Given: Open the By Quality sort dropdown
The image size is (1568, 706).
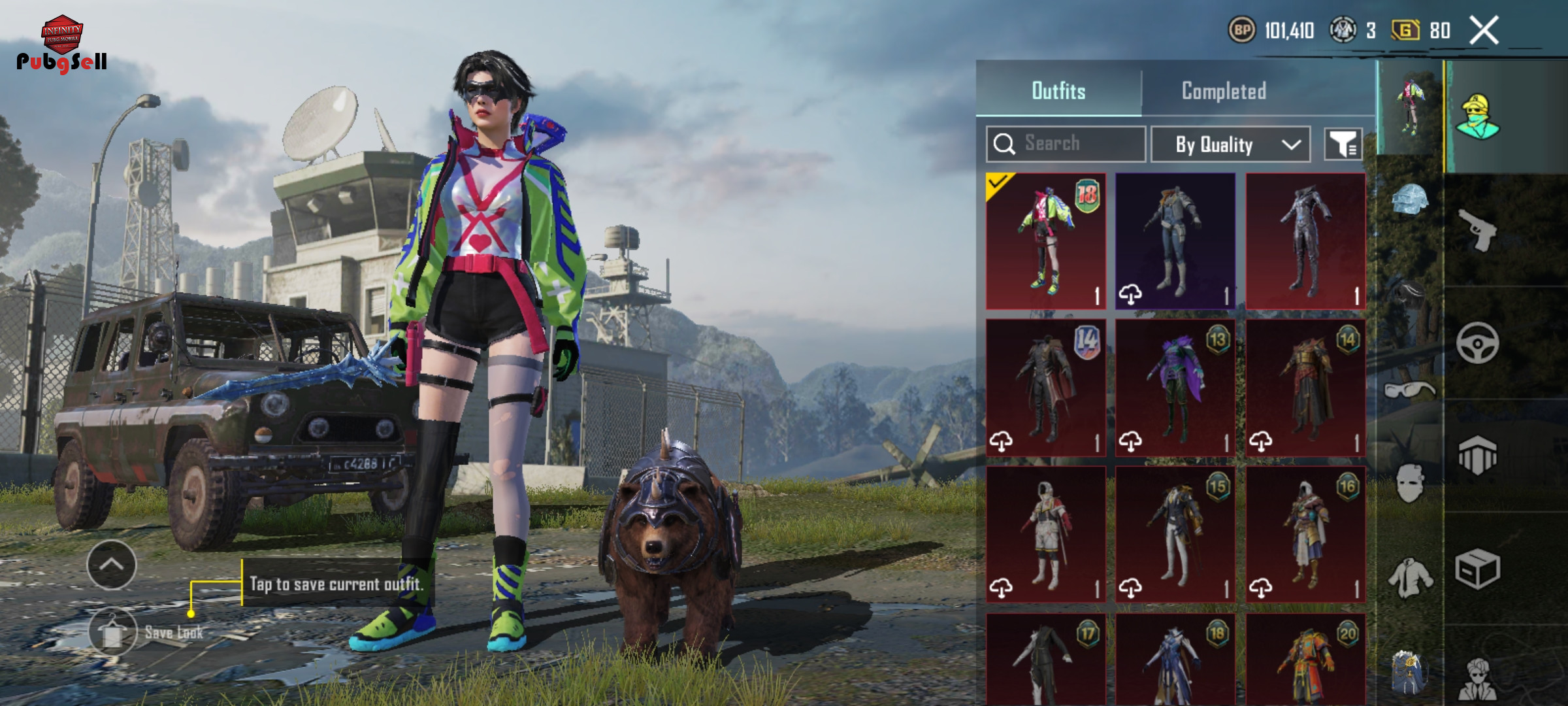Looking at the screenshot, I should tap(1230, 144).
